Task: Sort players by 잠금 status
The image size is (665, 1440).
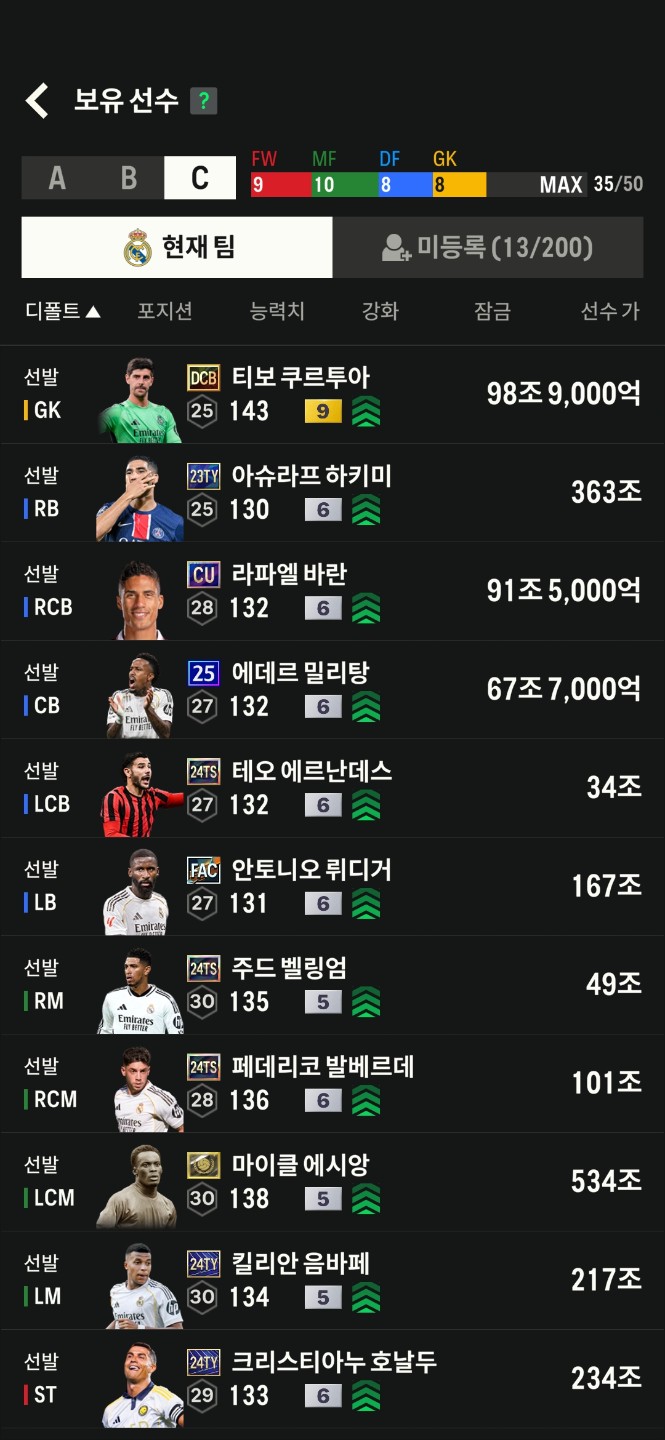Action: pyautogui.click(x=492, y=311)
